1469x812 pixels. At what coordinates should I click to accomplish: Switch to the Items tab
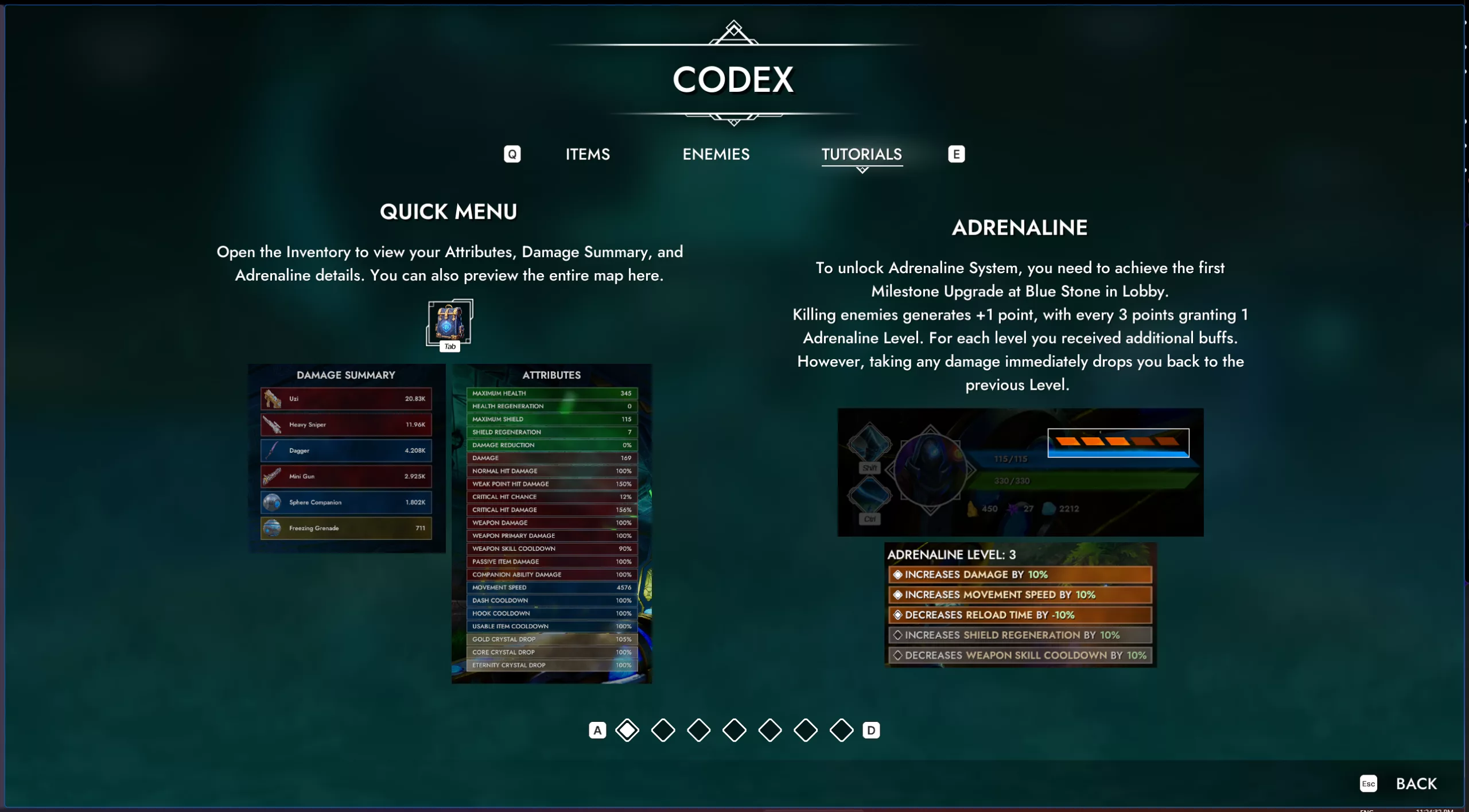(588, 154)
